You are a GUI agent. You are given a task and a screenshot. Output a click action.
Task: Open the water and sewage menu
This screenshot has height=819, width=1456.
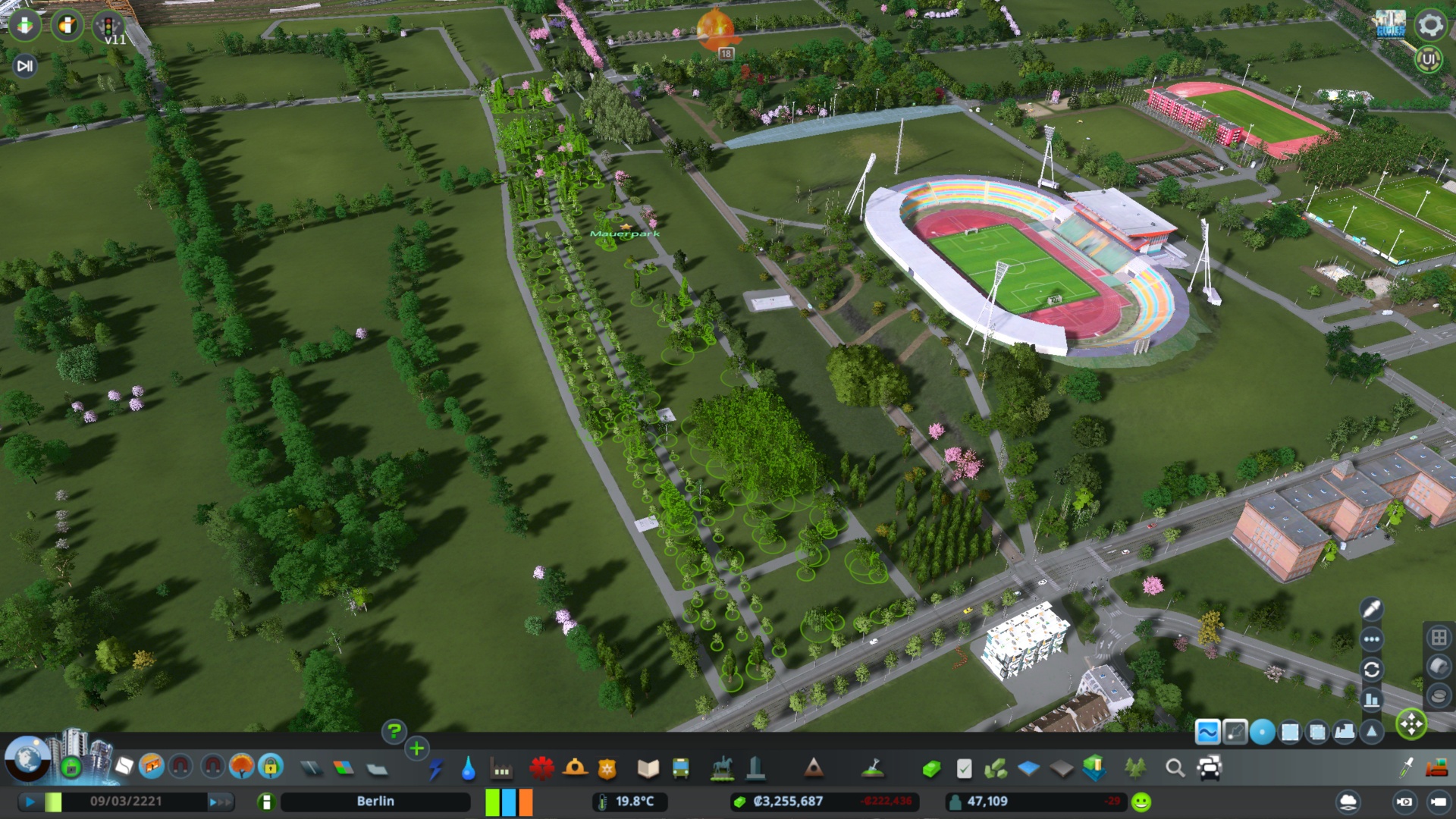coord(468,767)
